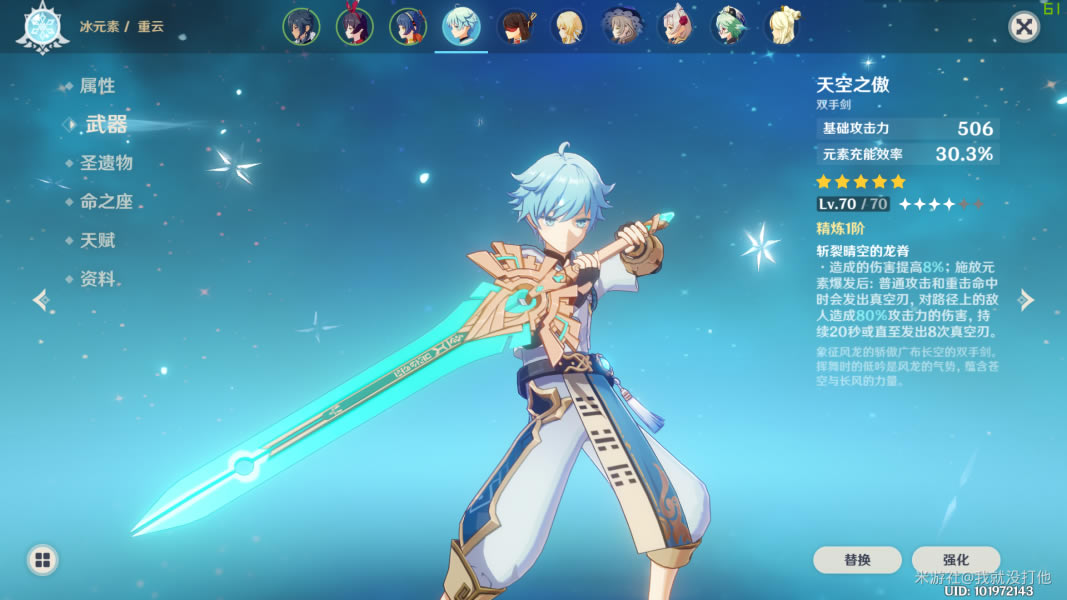Choose the last blonde portrait in the row

click(784, 27)
